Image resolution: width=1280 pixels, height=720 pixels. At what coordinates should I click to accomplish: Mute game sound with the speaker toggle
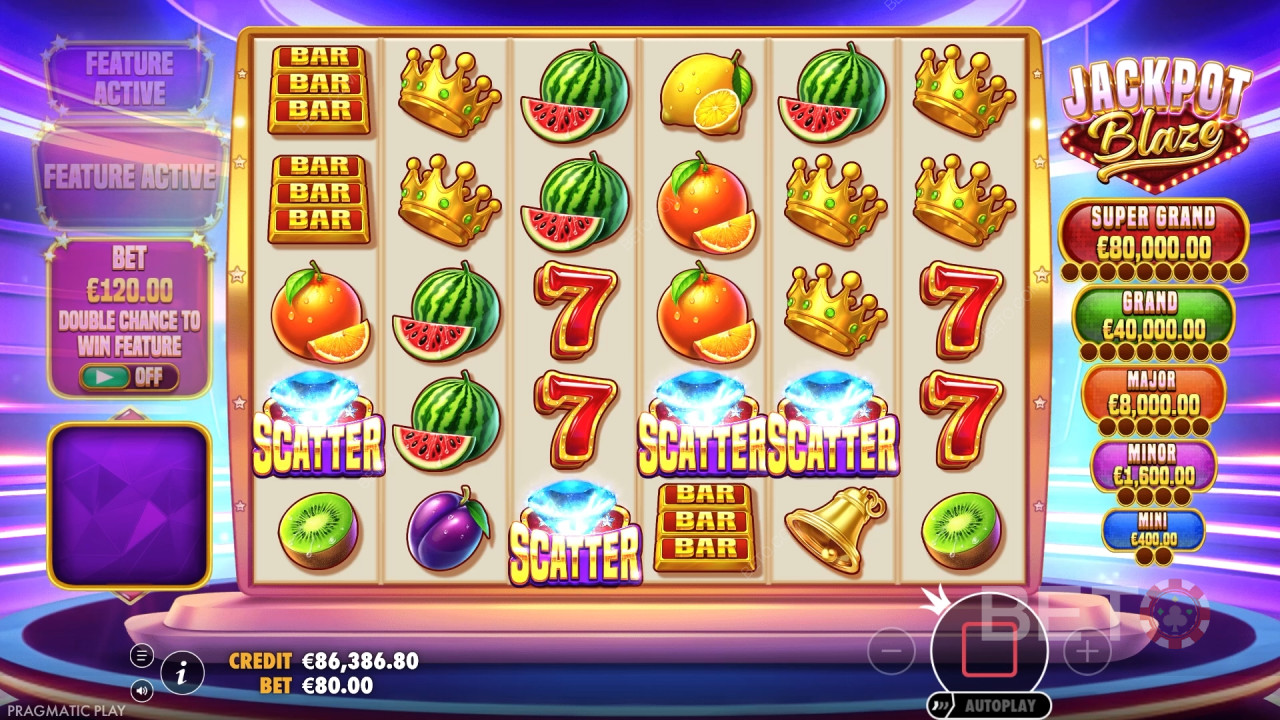pos(141,691)
